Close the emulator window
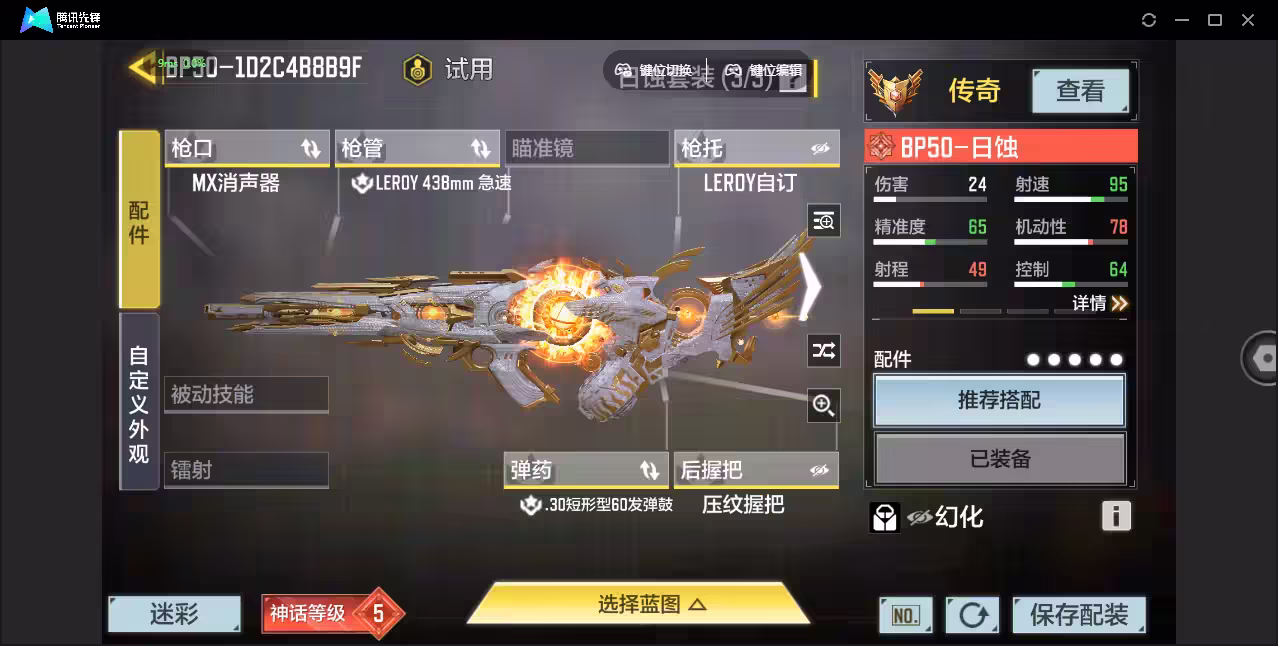The width and height of the screenshot is (1278, 646). (1248, 20)
